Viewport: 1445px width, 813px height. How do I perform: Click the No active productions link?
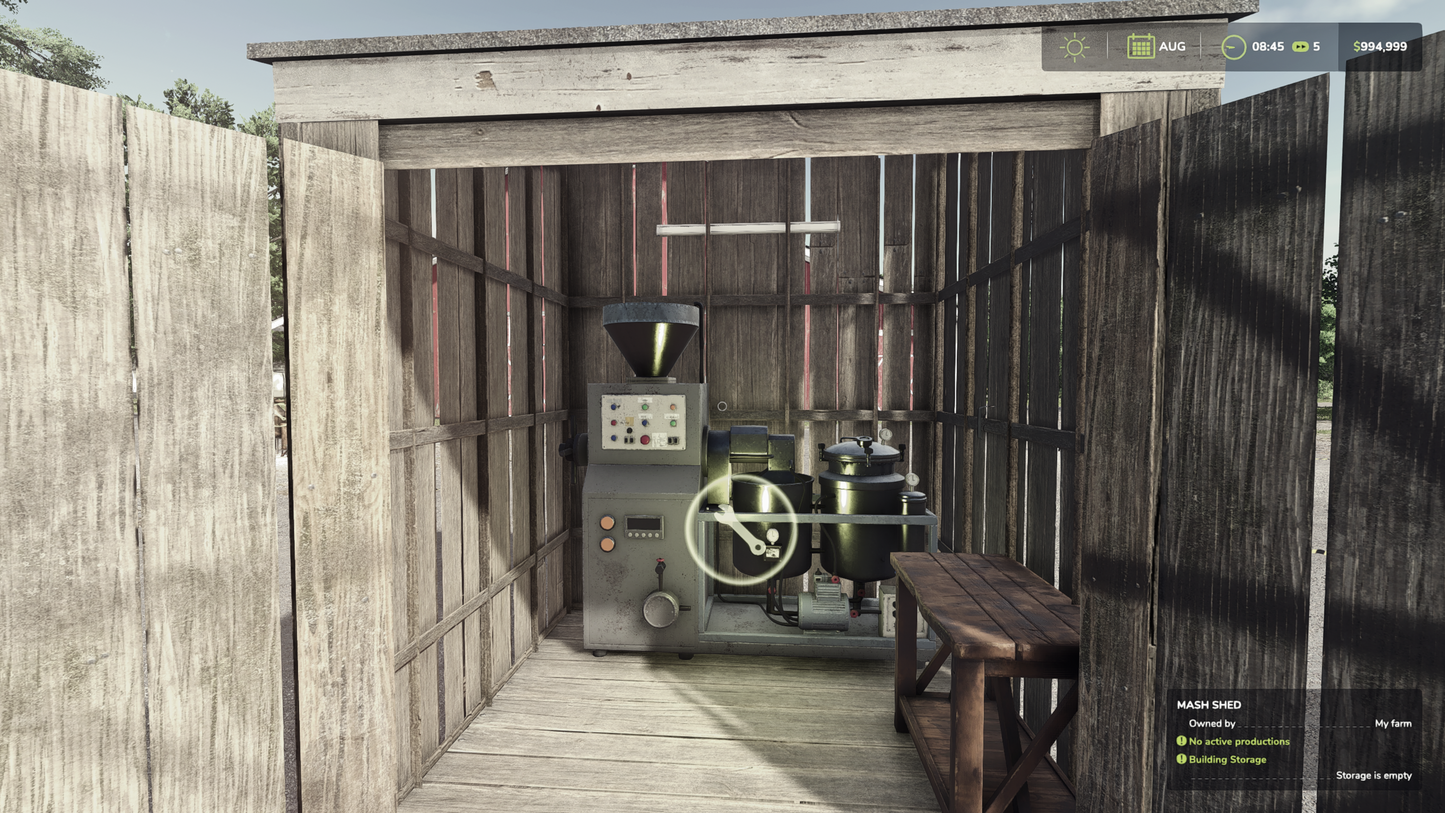1240,740
